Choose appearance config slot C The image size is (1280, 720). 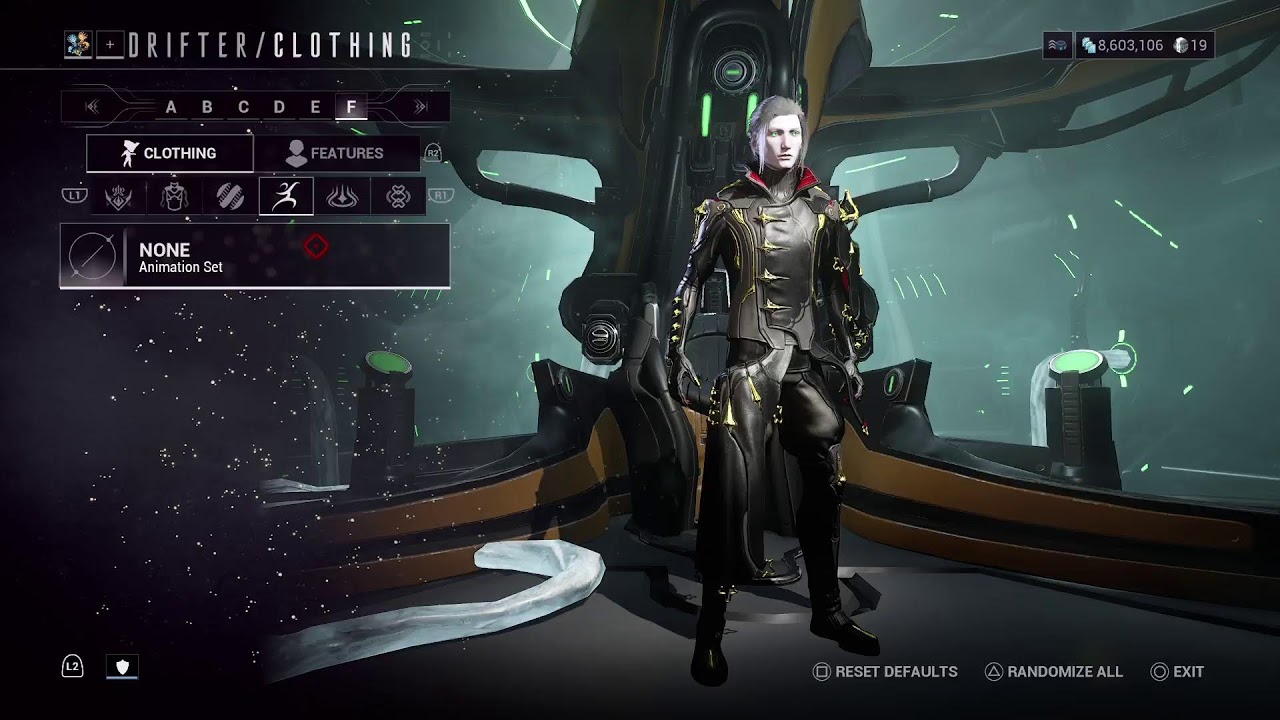click(243, 107)
